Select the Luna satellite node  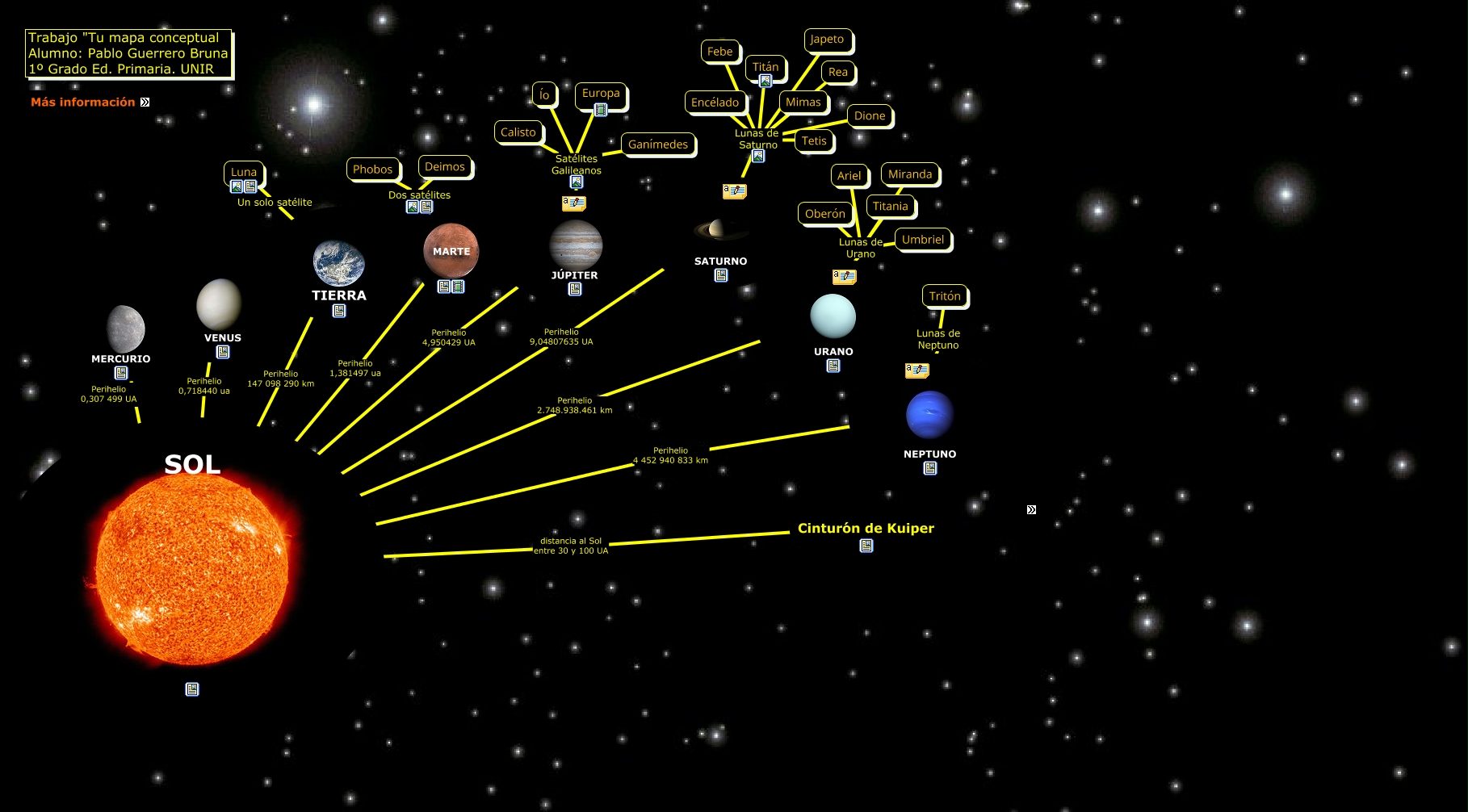click(243, 172)
